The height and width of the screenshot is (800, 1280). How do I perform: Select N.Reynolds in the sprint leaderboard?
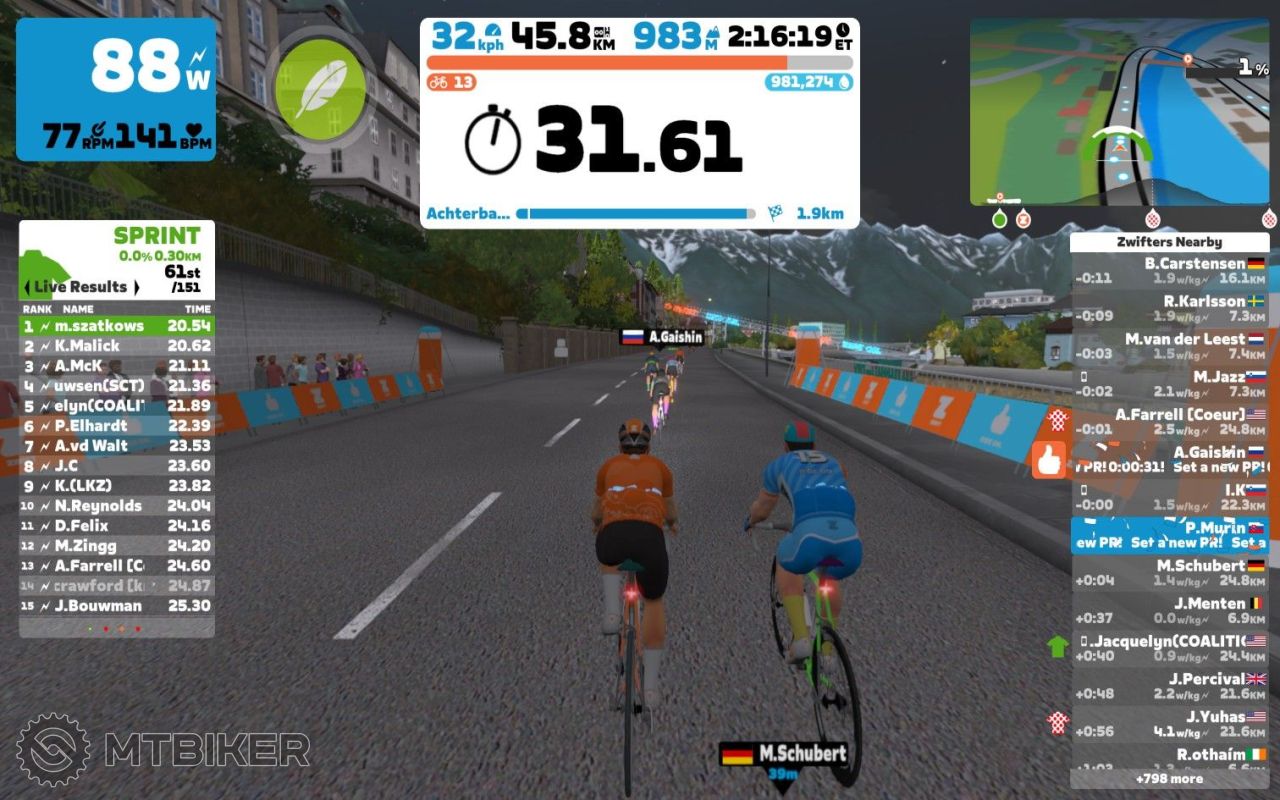(117, 506)
